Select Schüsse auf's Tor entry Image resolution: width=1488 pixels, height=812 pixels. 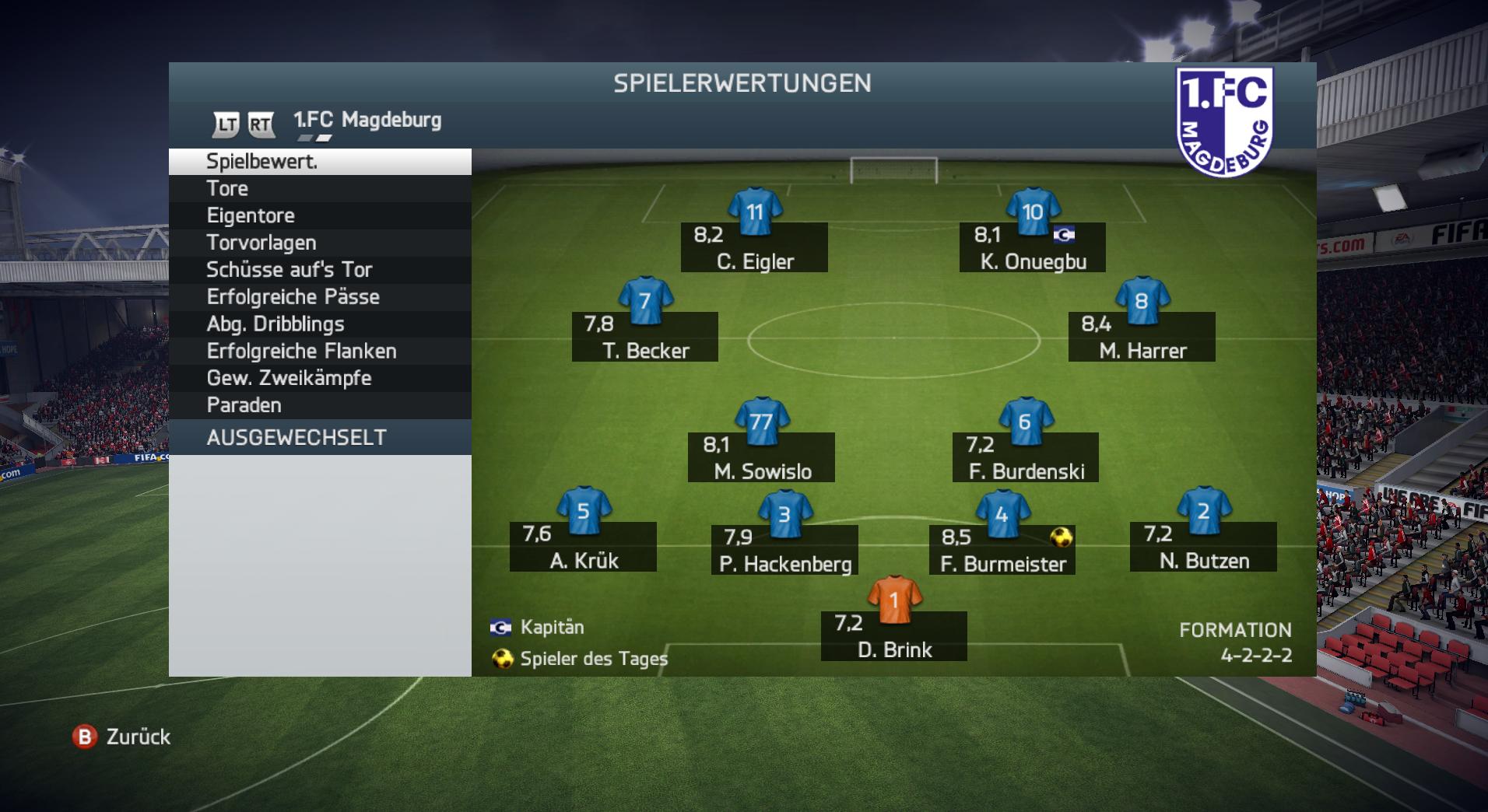point(319,270)
